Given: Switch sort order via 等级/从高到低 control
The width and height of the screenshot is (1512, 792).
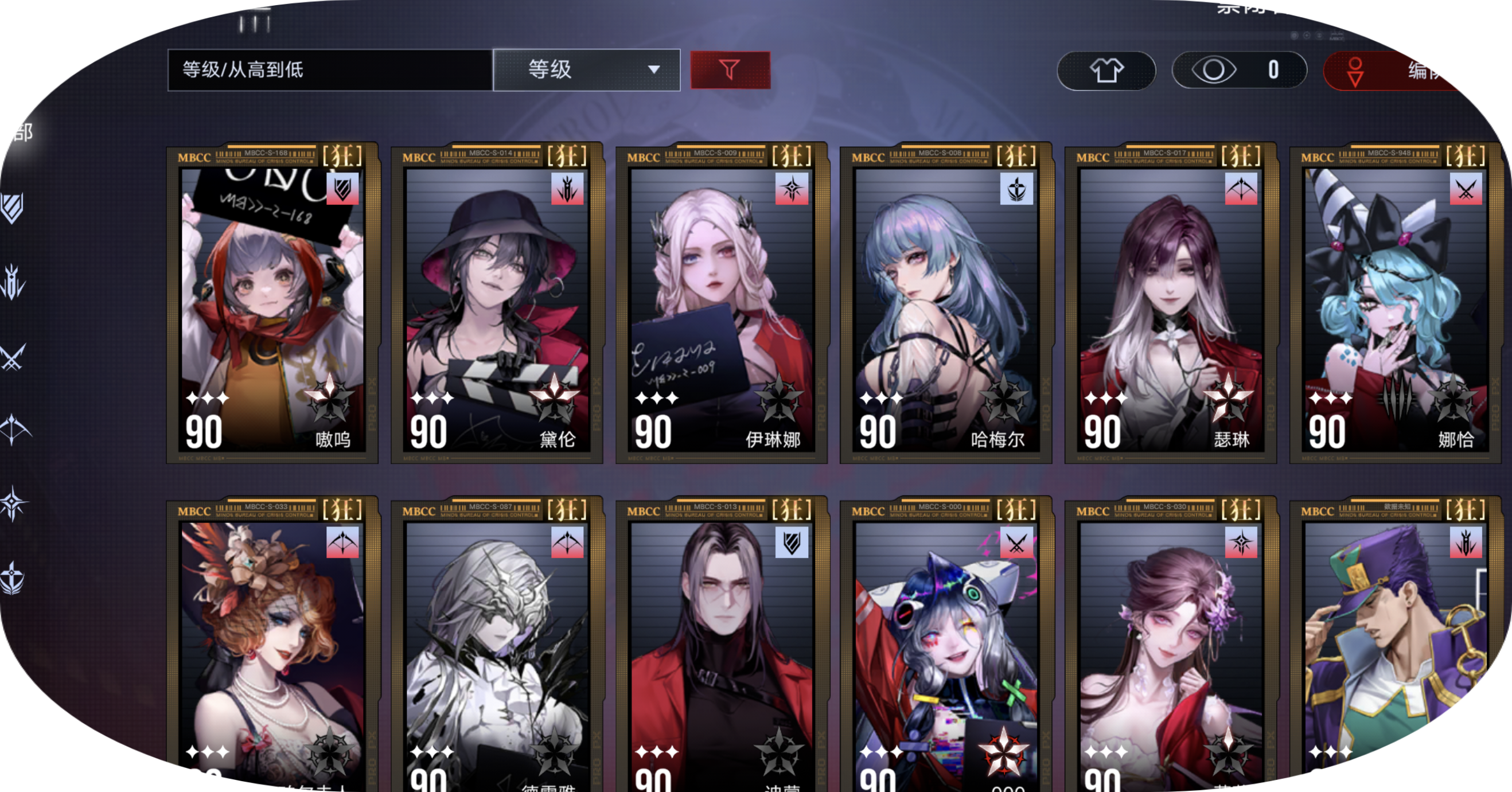Looking at the screenshot, I should [x=329, y=69].
